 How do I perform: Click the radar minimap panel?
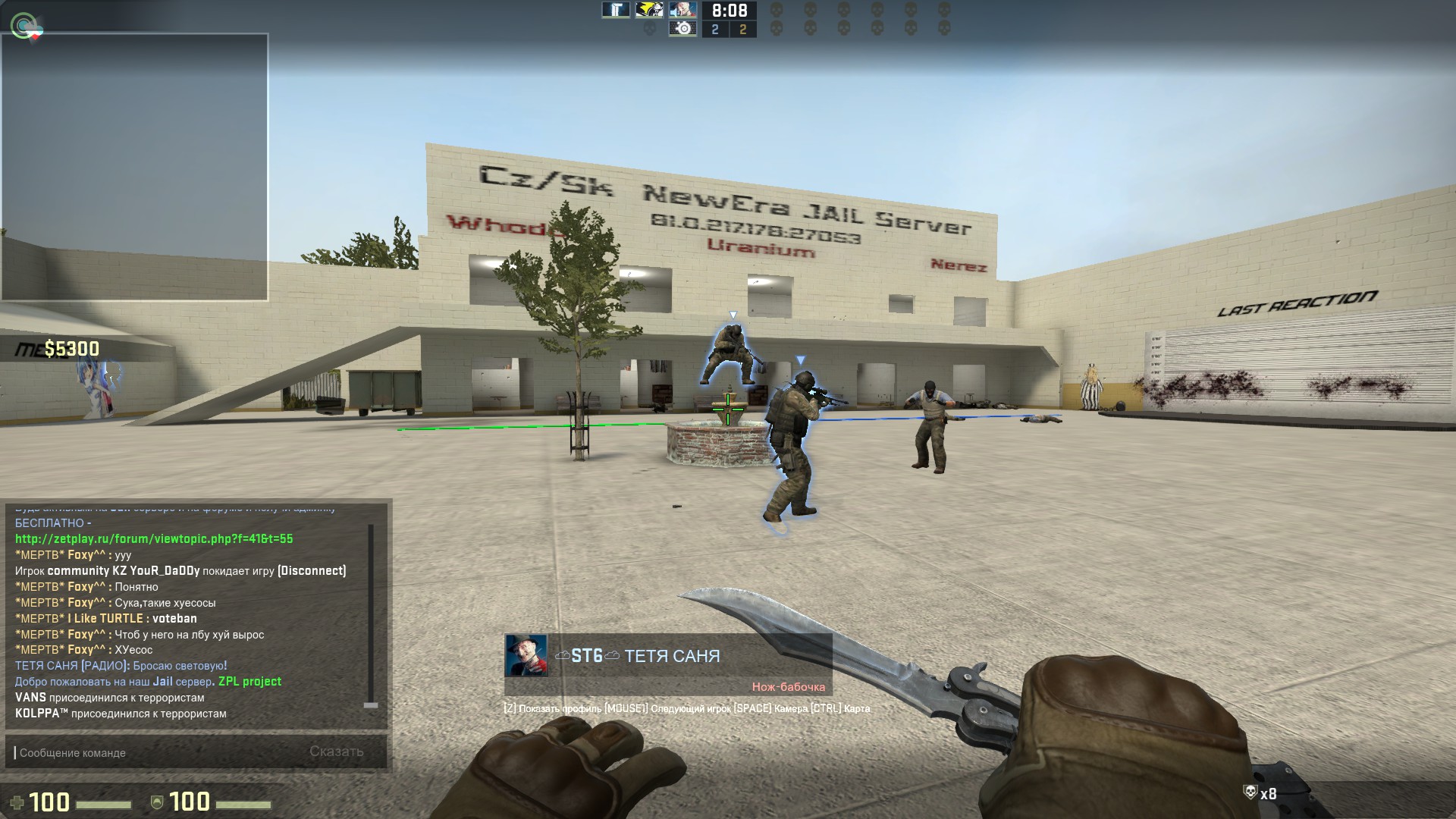point(134,167)
